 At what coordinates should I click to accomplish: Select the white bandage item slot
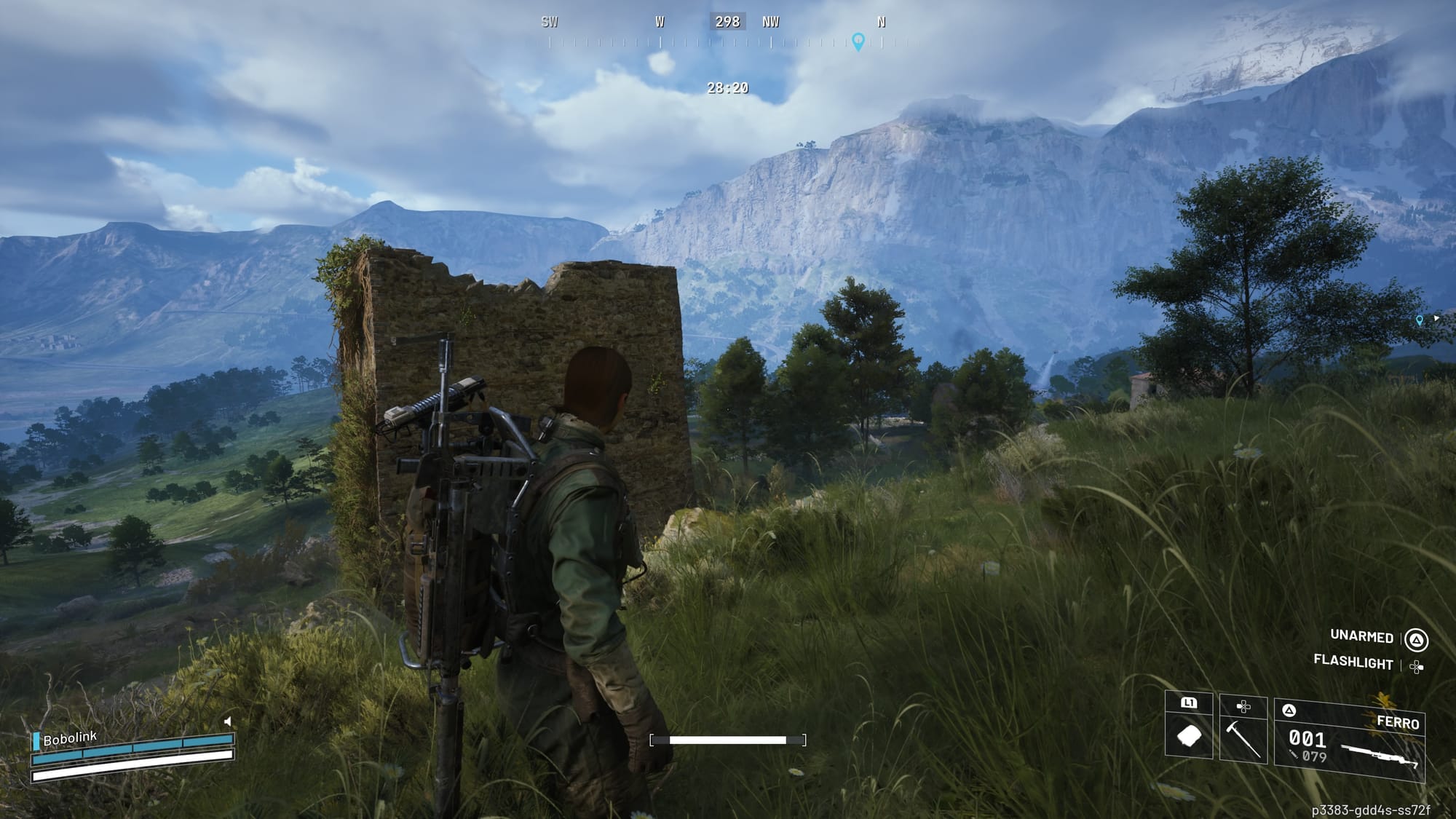click(x=1189, y=737)
